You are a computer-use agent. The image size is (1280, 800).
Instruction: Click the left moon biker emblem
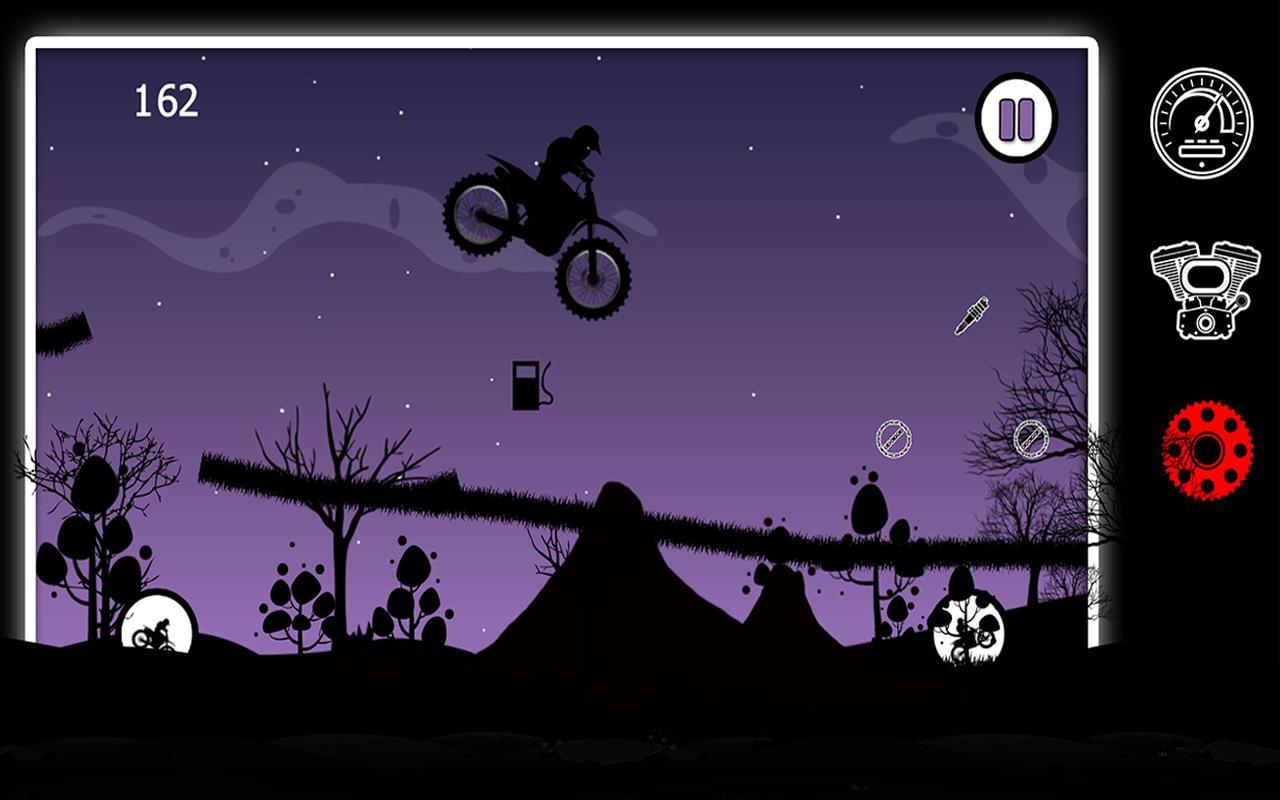(155, 625)
